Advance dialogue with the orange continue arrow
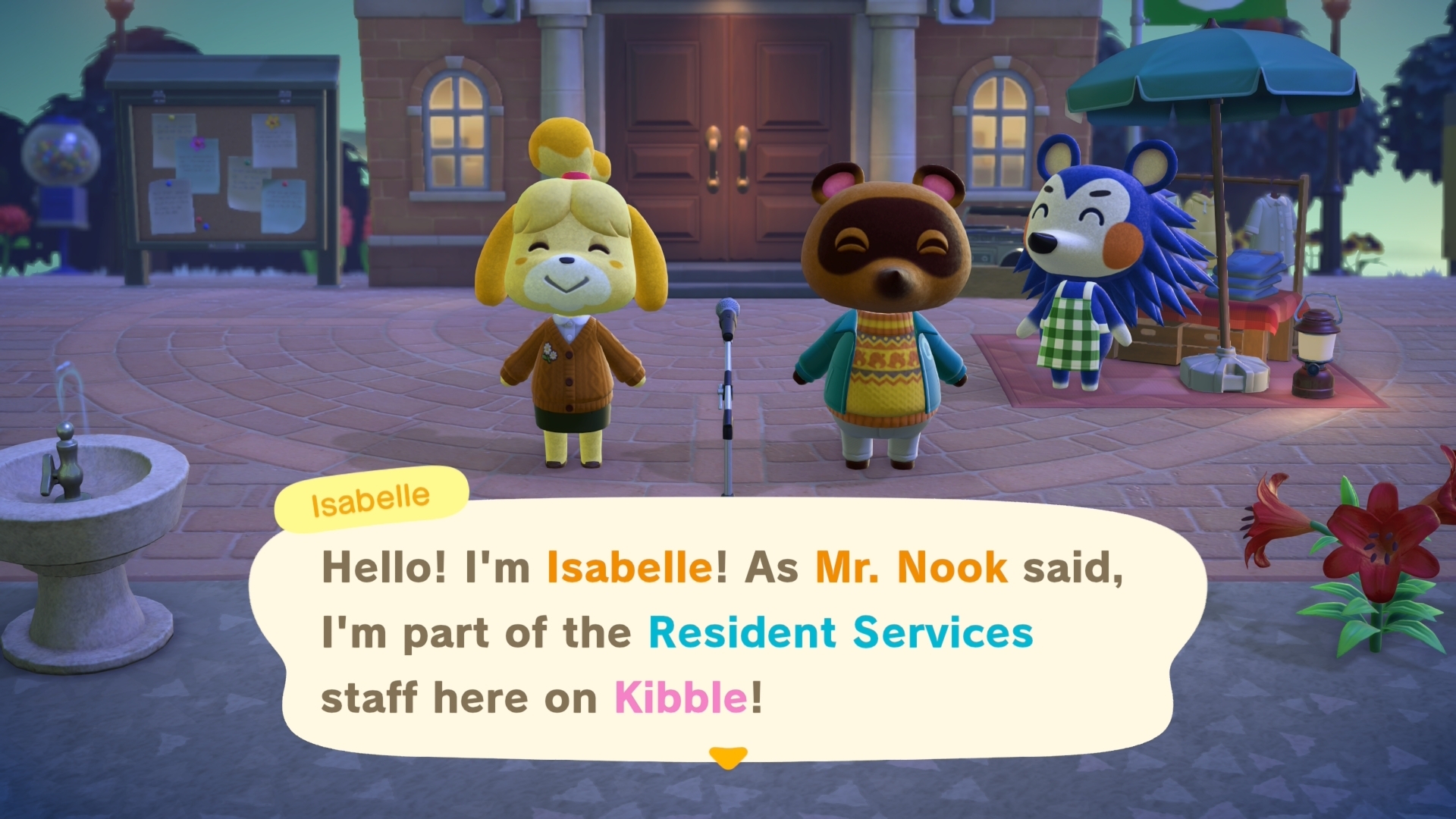Viewport: 1456px width, 819px height. click(x=728, y=757)
